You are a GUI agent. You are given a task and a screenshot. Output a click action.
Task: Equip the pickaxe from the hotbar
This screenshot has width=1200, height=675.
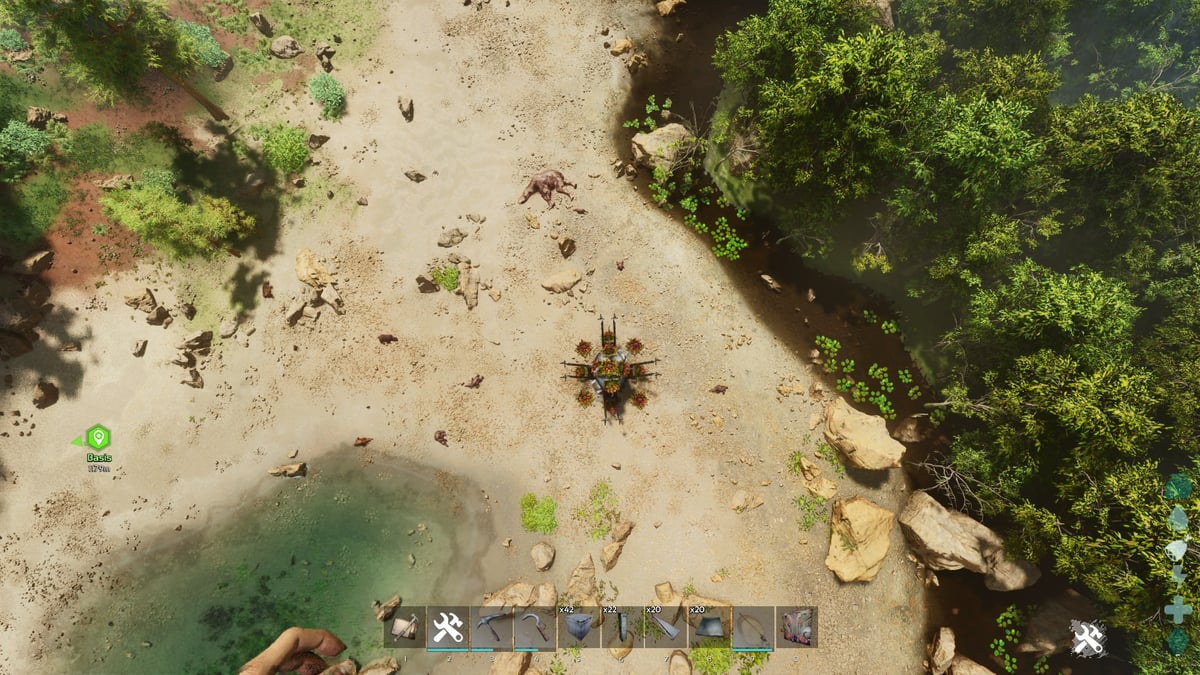[x=492, y=627]
